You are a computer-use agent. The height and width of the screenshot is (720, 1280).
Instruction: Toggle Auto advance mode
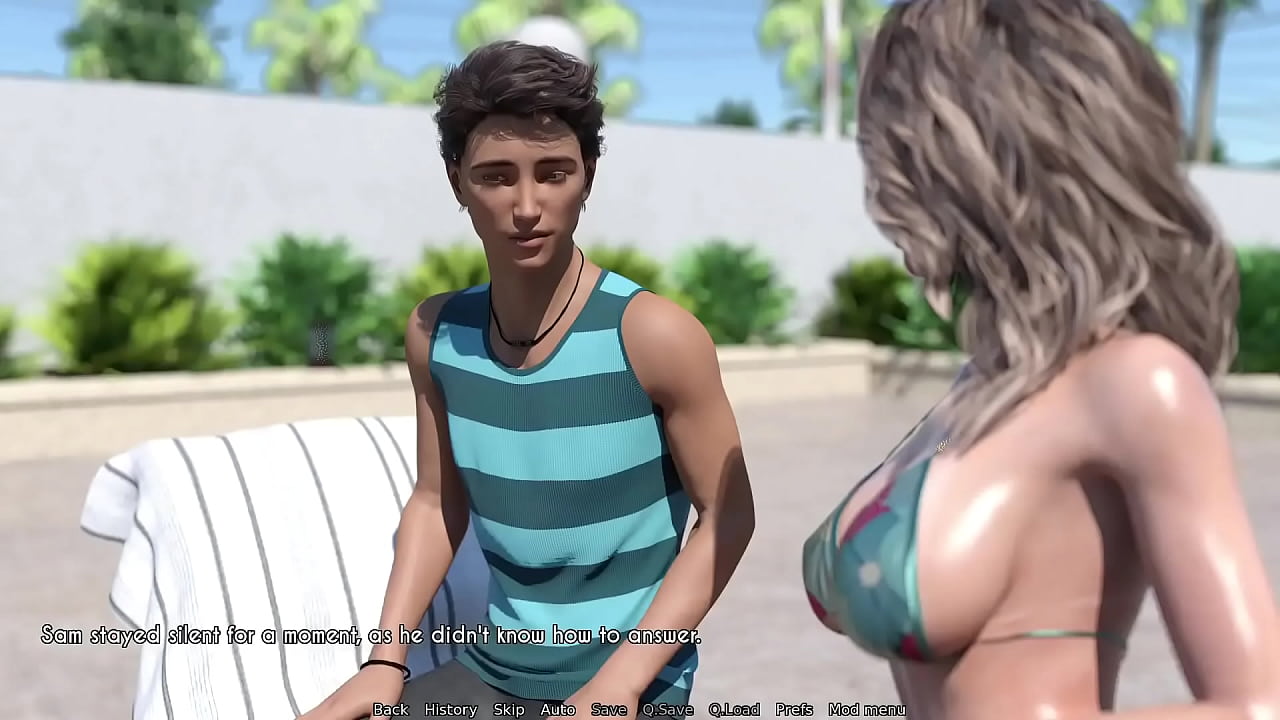(x=557, y=709)
